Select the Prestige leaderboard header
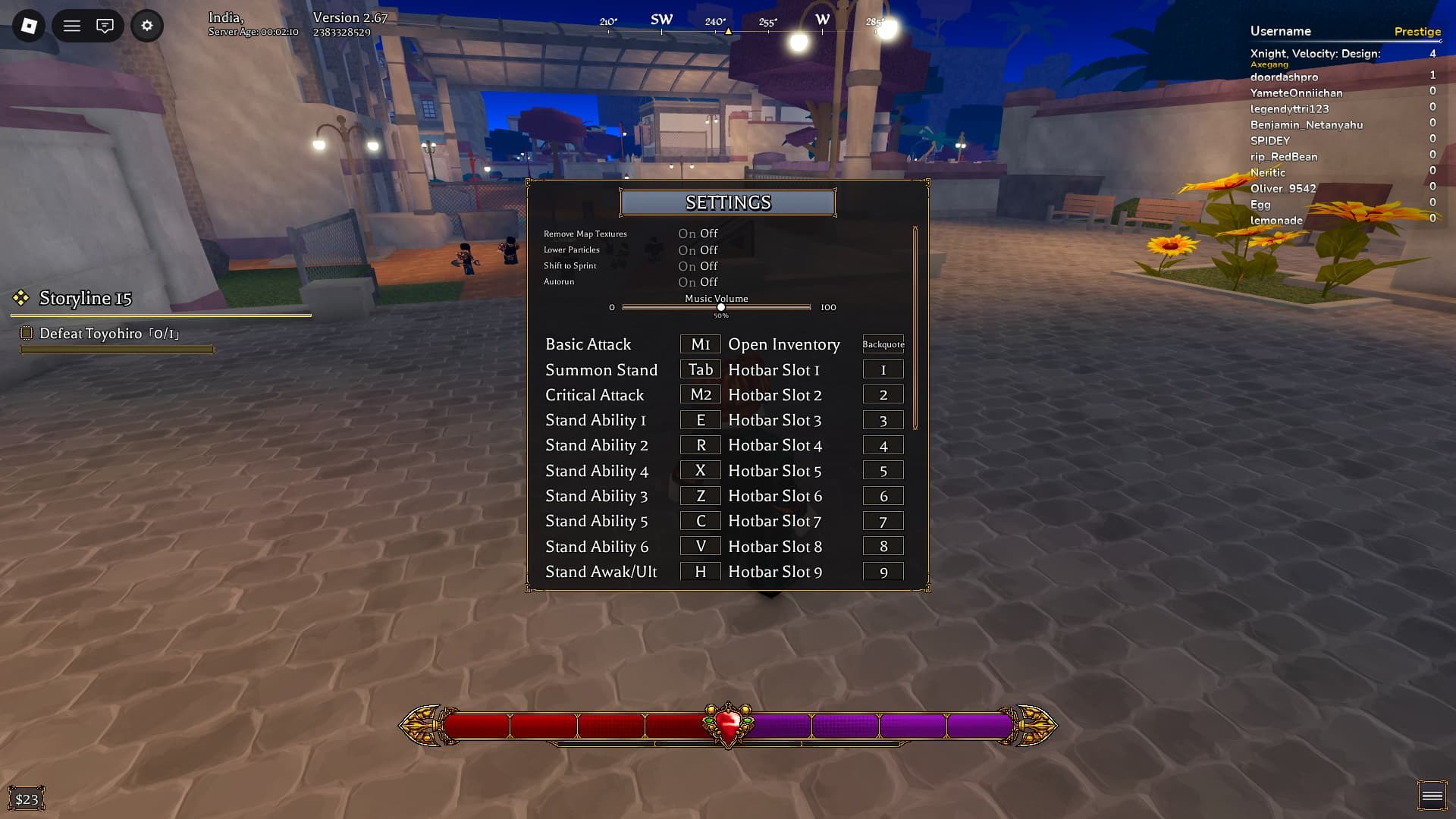 (x=1417, y=31)
